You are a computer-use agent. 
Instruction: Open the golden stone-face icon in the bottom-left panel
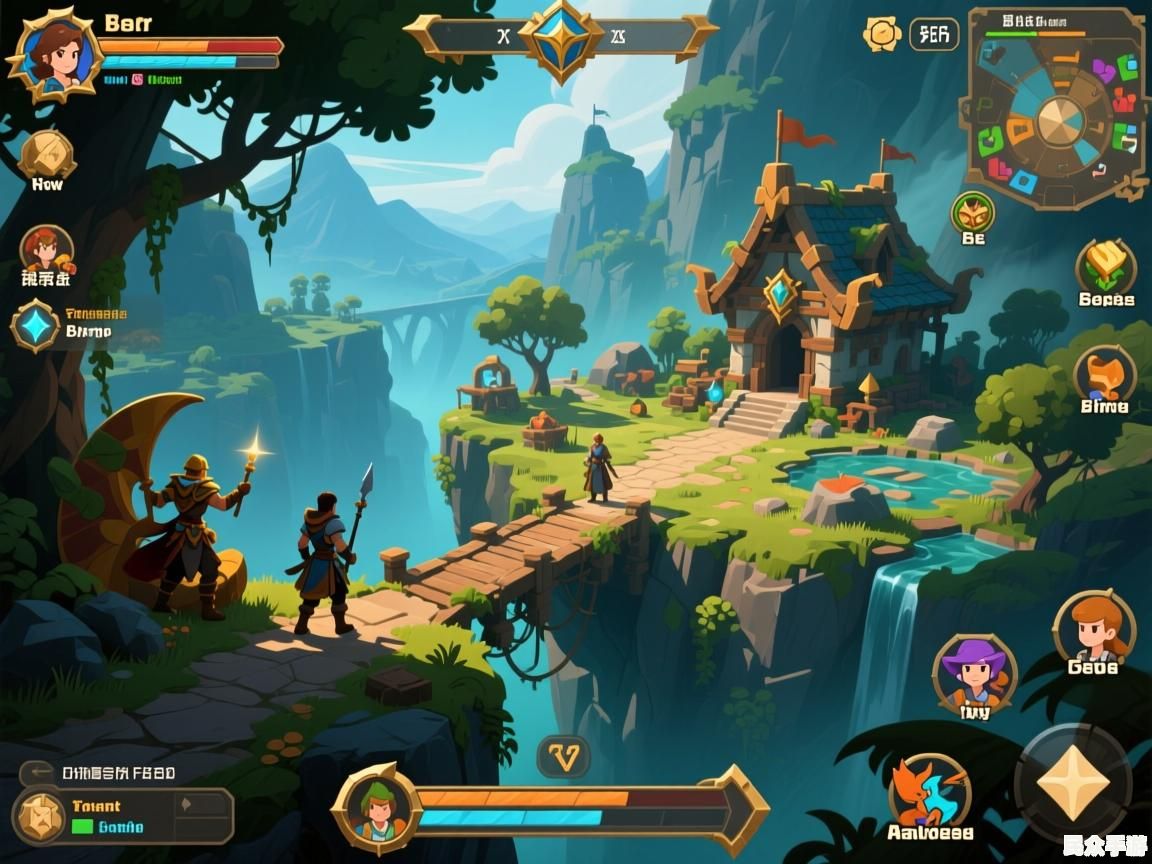point(42,815)
